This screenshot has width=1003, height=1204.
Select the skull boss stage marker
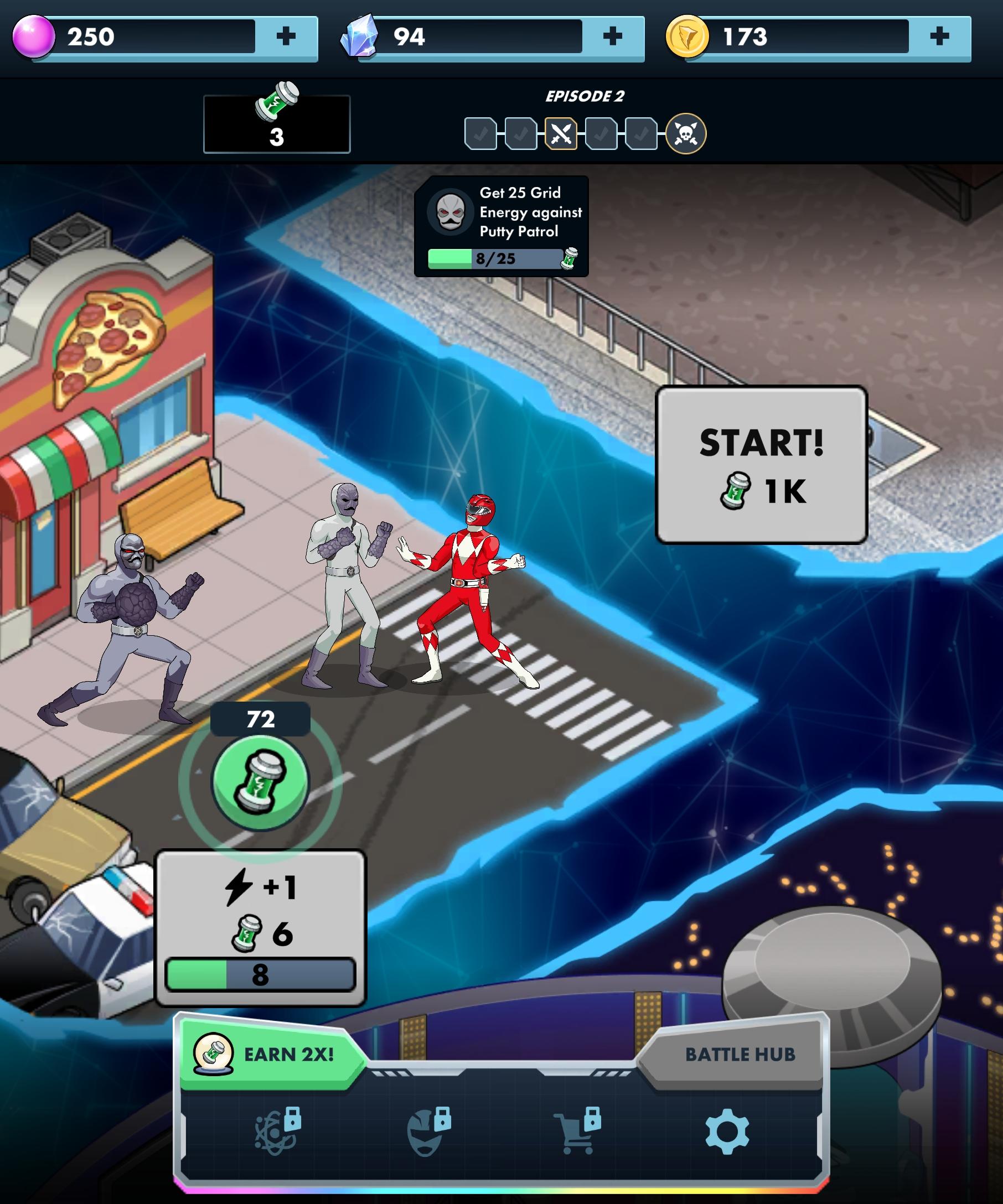[x=685, y=134]
